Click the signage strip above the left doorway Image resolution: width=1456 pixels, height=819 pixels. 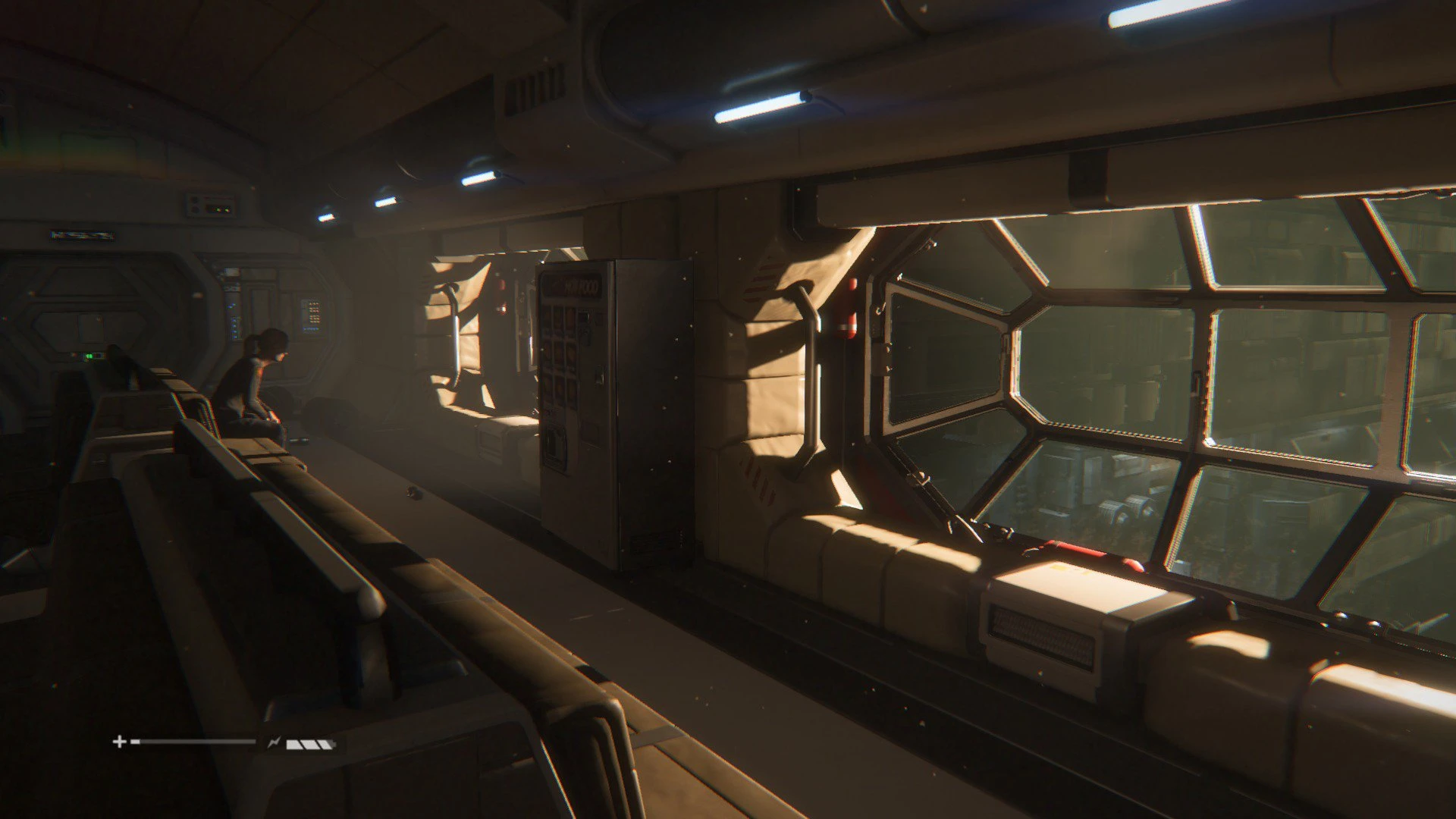pyautogui.click(x=83, y=236)
